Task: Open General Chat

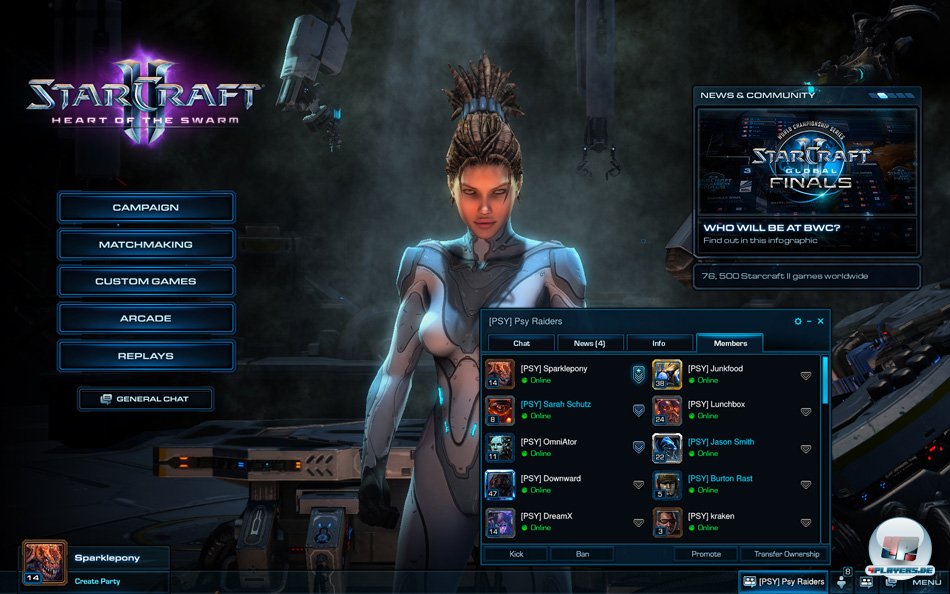Action: pyautogui.click(x=146, y=399)
